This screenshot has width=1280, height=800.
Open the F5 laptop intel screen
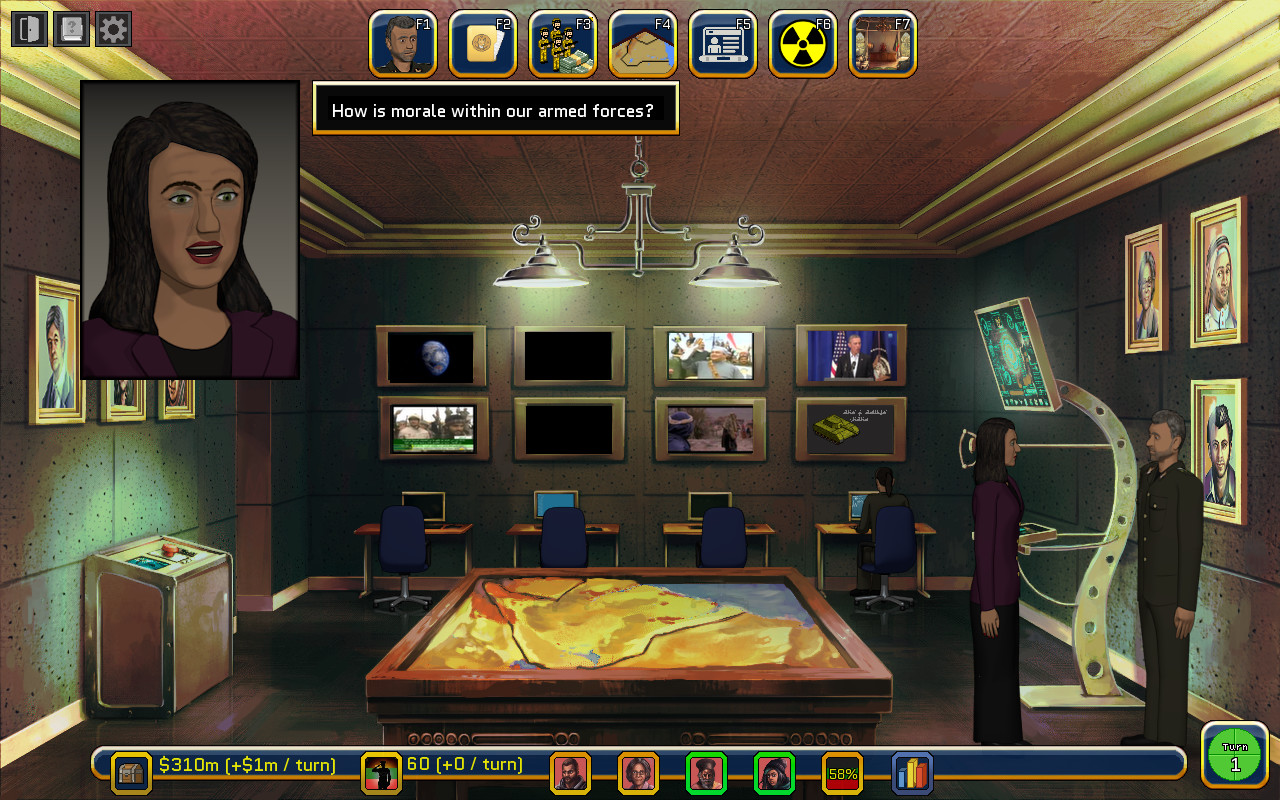click(x=722, y=43)
